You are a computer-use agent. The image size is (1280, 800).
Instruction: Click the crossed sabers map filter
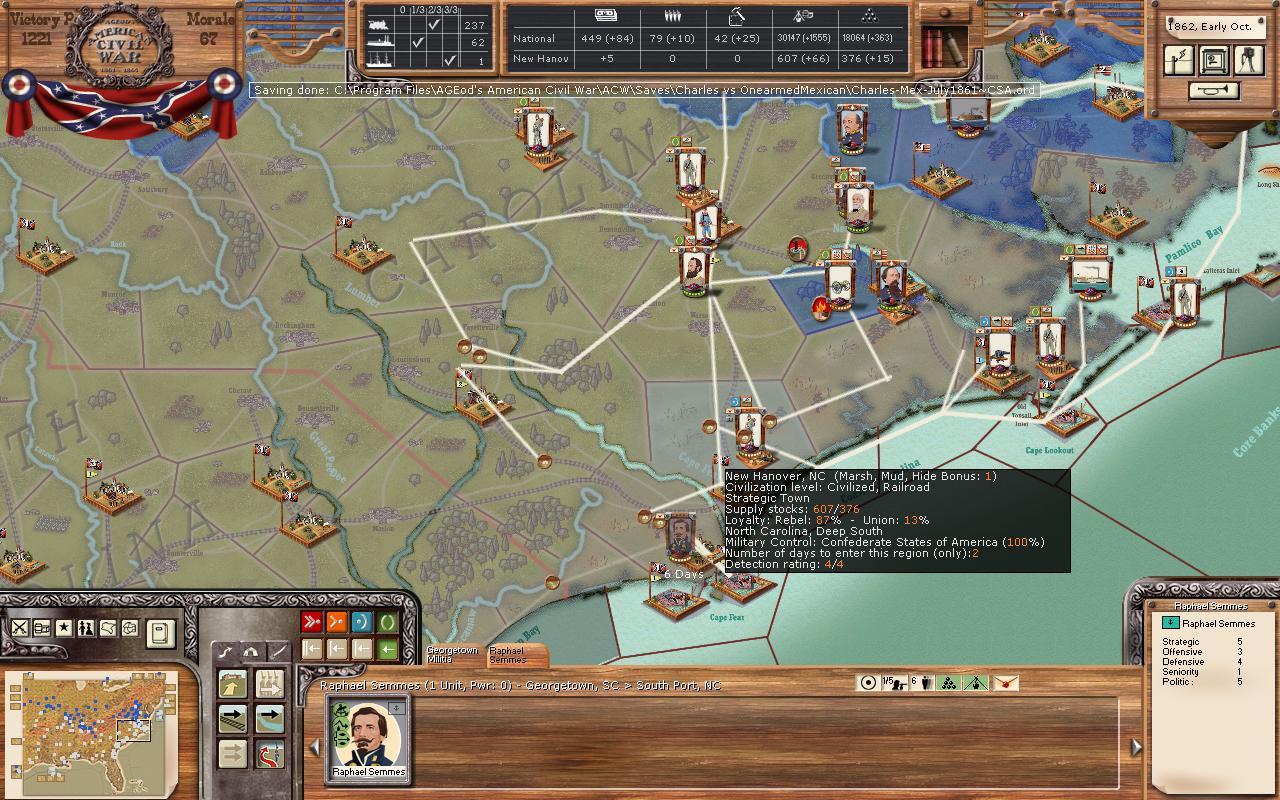pyautogui.click(x=20, y=628)
